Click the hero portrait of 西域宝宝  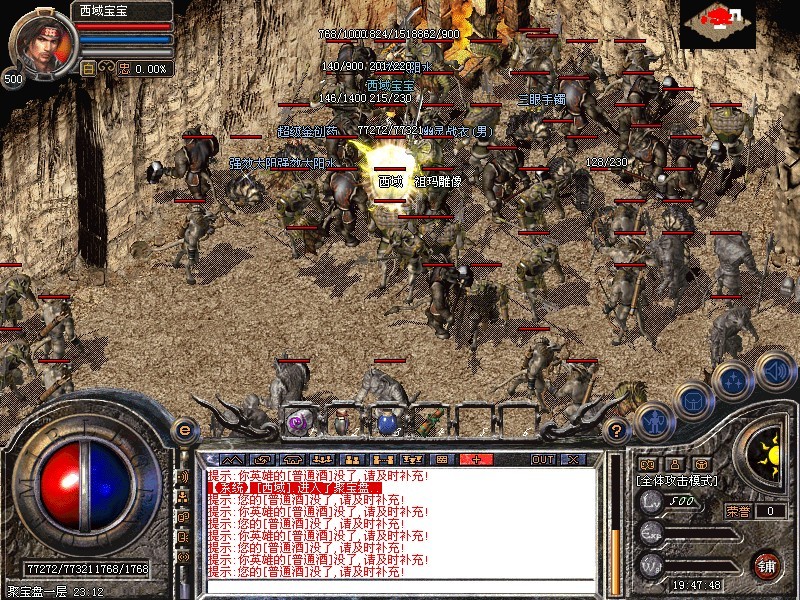pyautogui.click(x=41, y=40)
